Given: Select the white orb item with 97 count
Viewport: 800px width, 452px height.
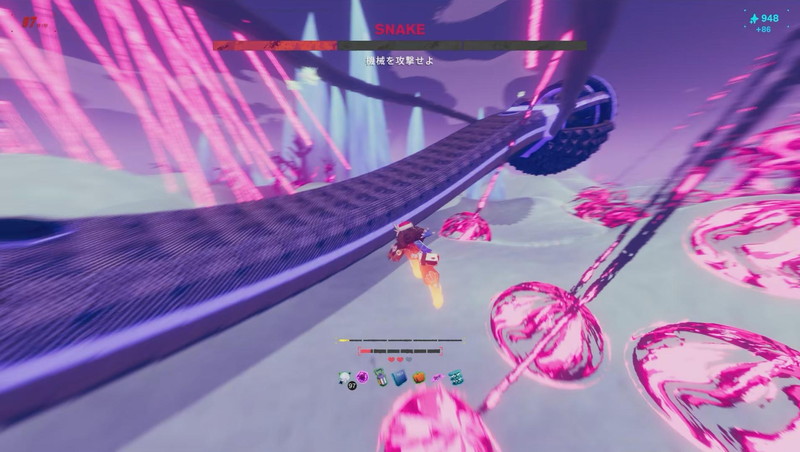Looking at the screenshot, I should coord(345,377).
